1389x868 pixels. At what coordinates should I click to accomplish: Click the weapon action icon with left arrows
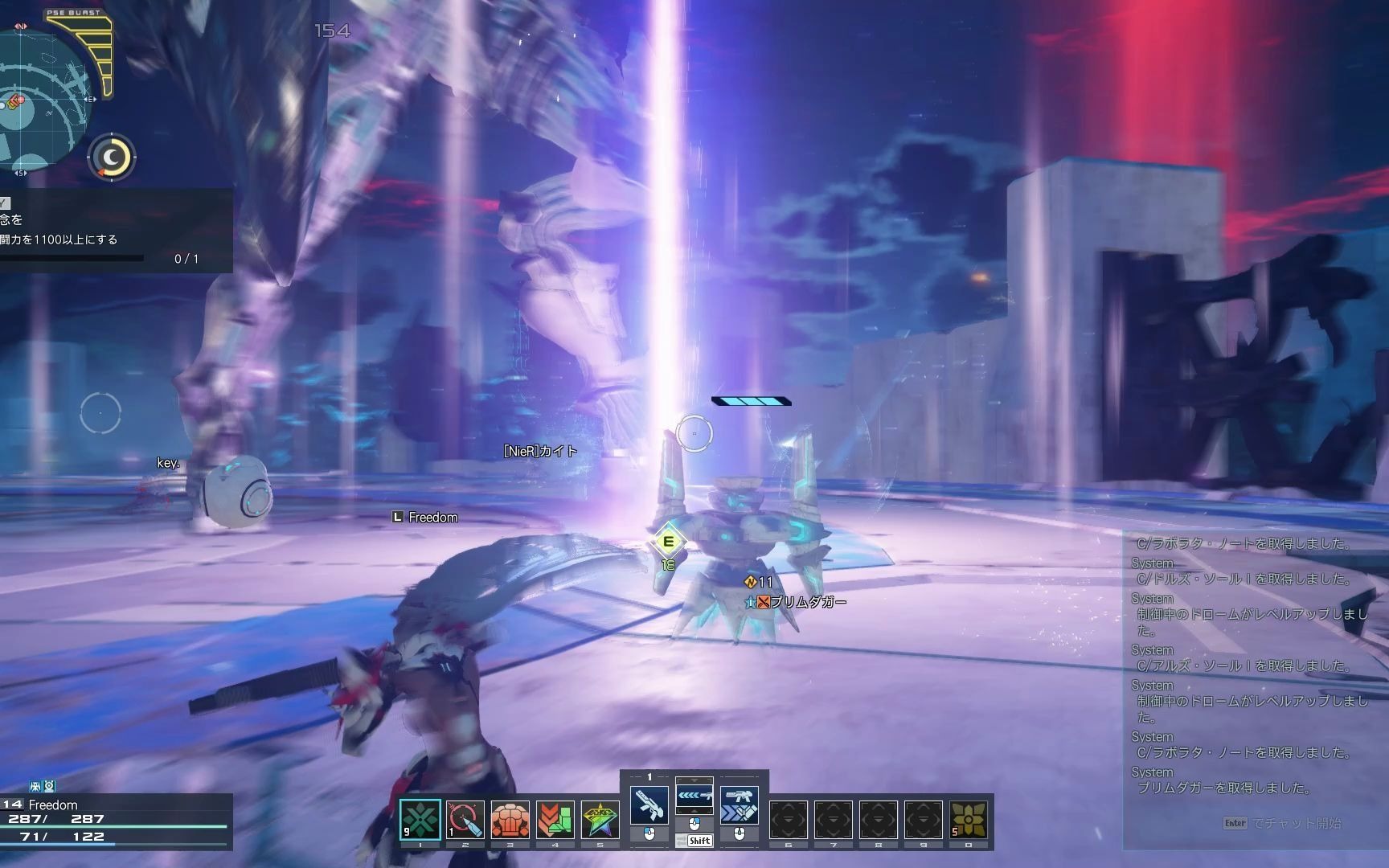[696, 794]
